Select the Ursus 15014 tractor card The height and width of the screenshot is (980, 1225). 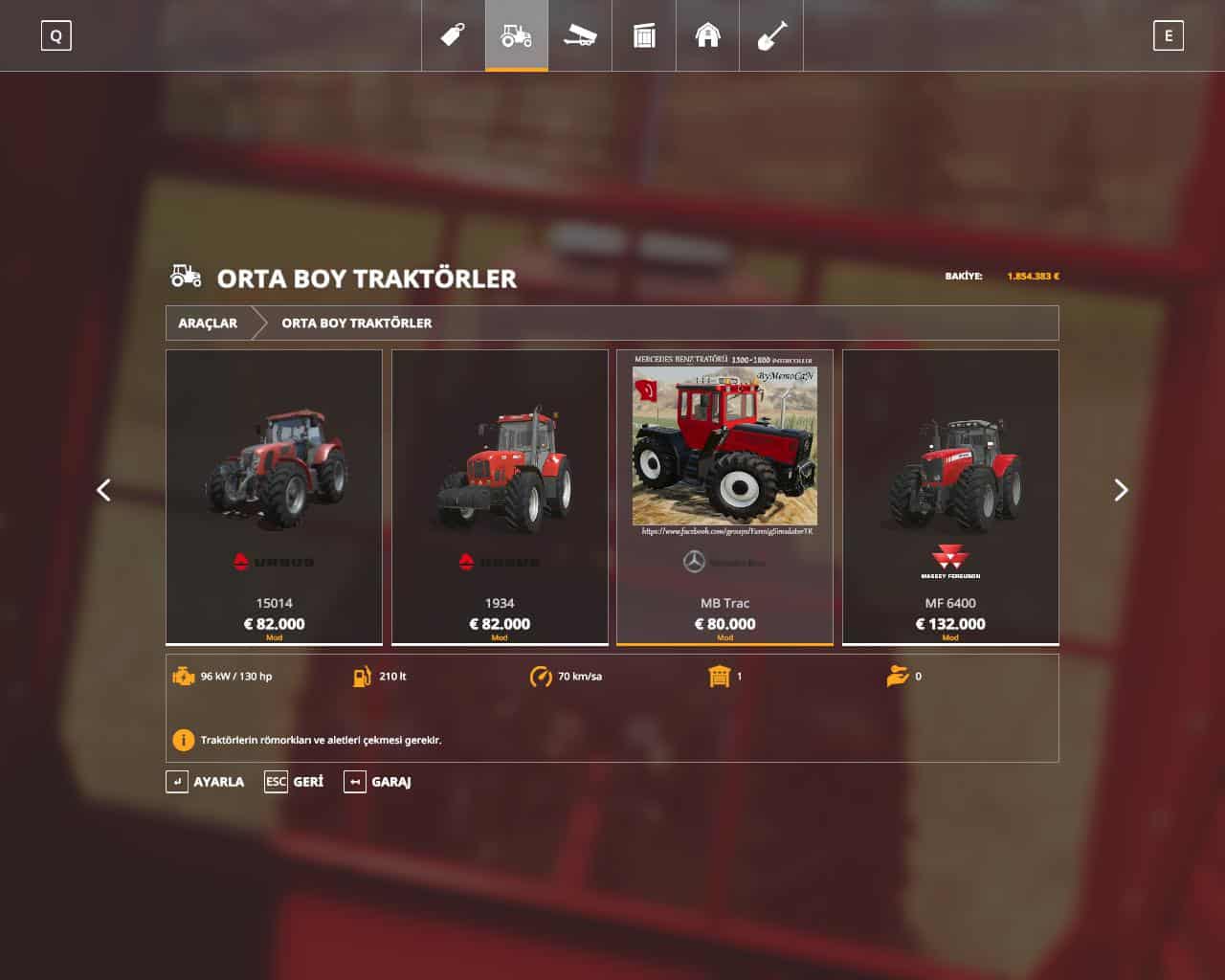click(274, 497)
